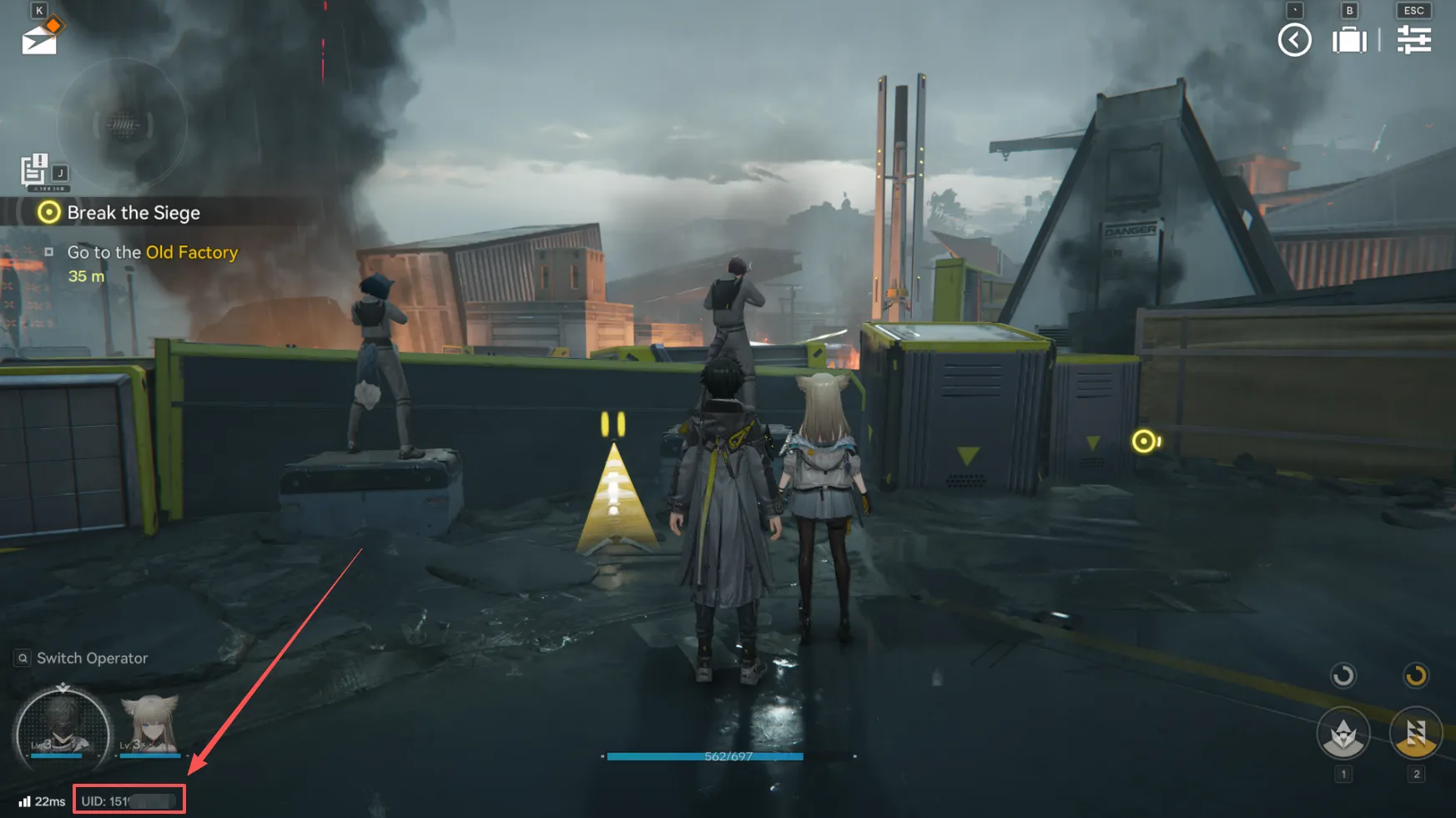Activate the second yellow combat skill icon
The height and width of the screenshot is (818, 1456).
click(1415, 735)
